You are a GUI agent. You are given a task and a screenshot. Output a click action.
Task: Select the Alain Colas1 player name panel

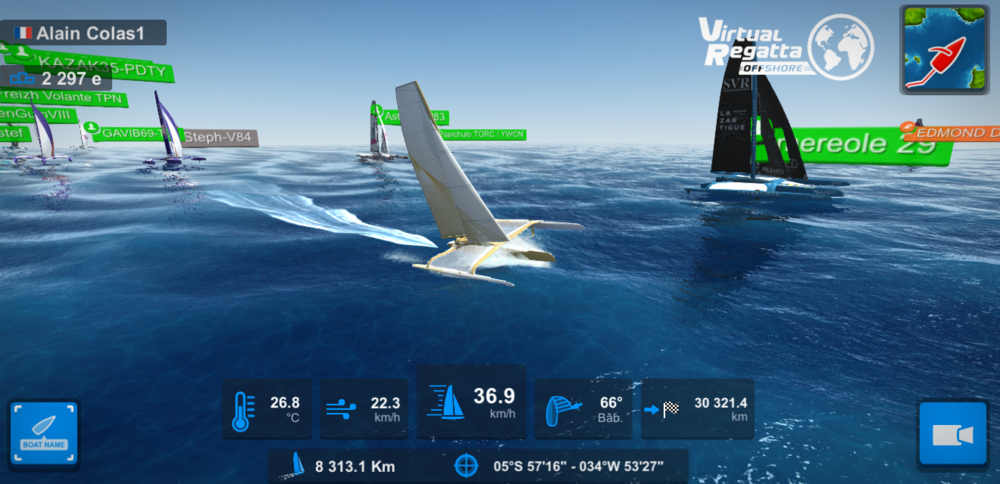pos(83,33)
